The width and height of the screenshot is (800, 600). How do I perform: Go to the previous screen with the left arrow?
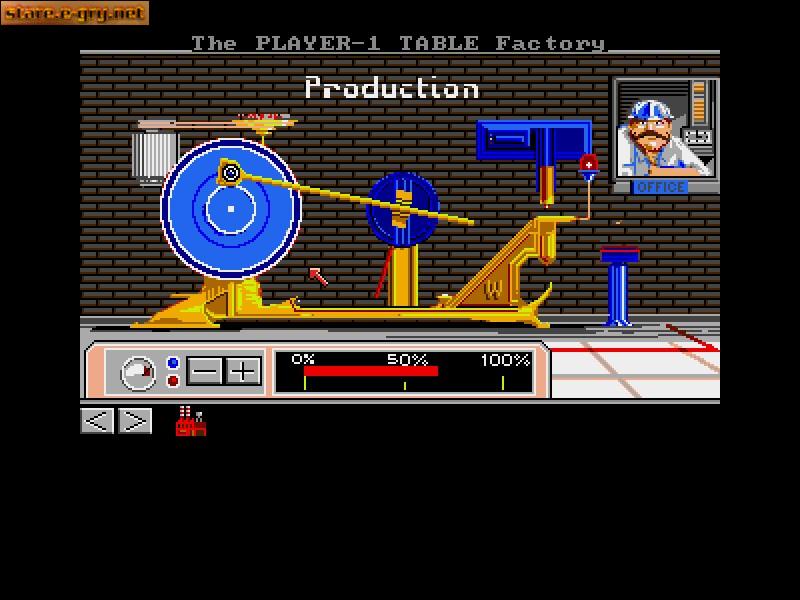97,421
